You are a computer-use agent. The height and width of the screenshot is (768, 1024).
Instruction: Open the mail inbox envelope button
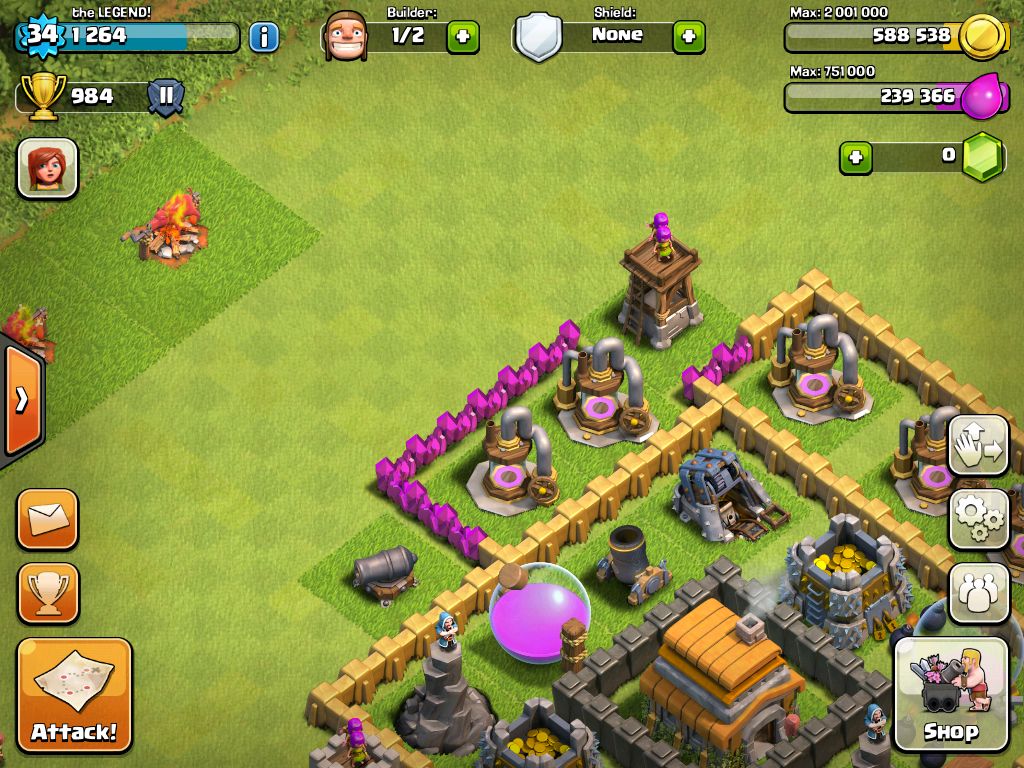click(x=47, y=519)
